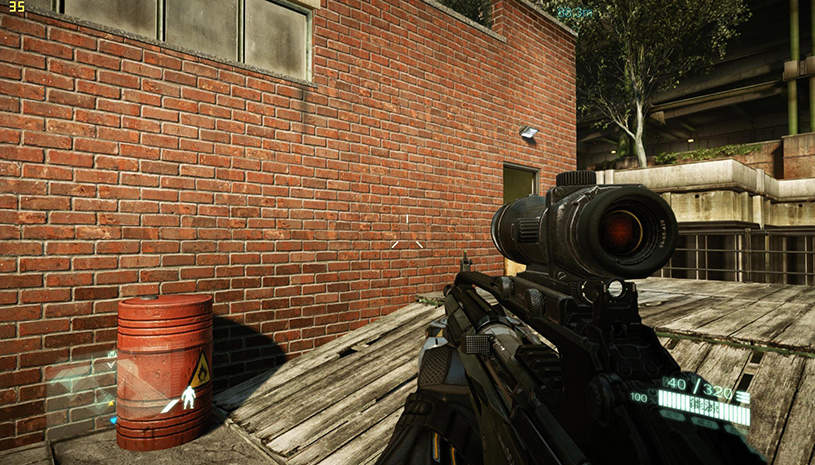Select the white player stance icon
Viewport: 815px width, 465px height.
pos(189,399)
